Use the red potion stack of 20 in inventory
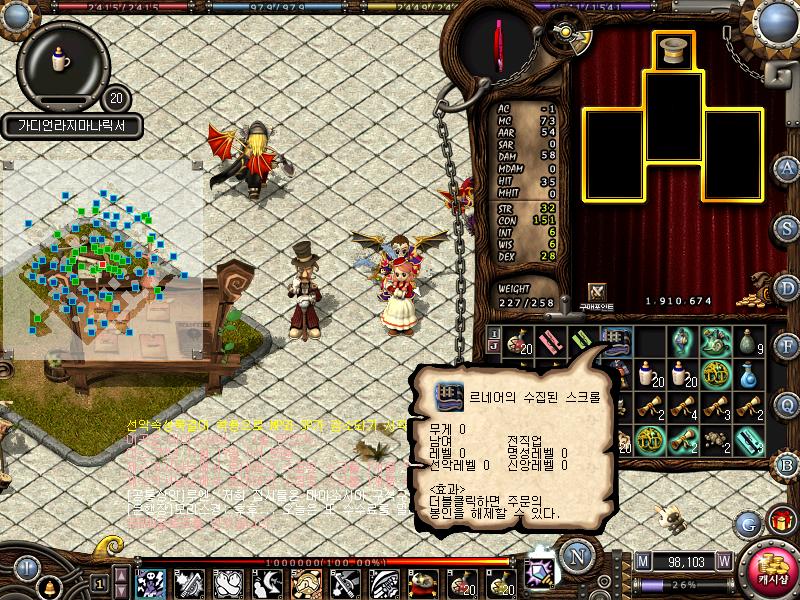The height and width of the screenshot is (600, 800). [517, 343]
